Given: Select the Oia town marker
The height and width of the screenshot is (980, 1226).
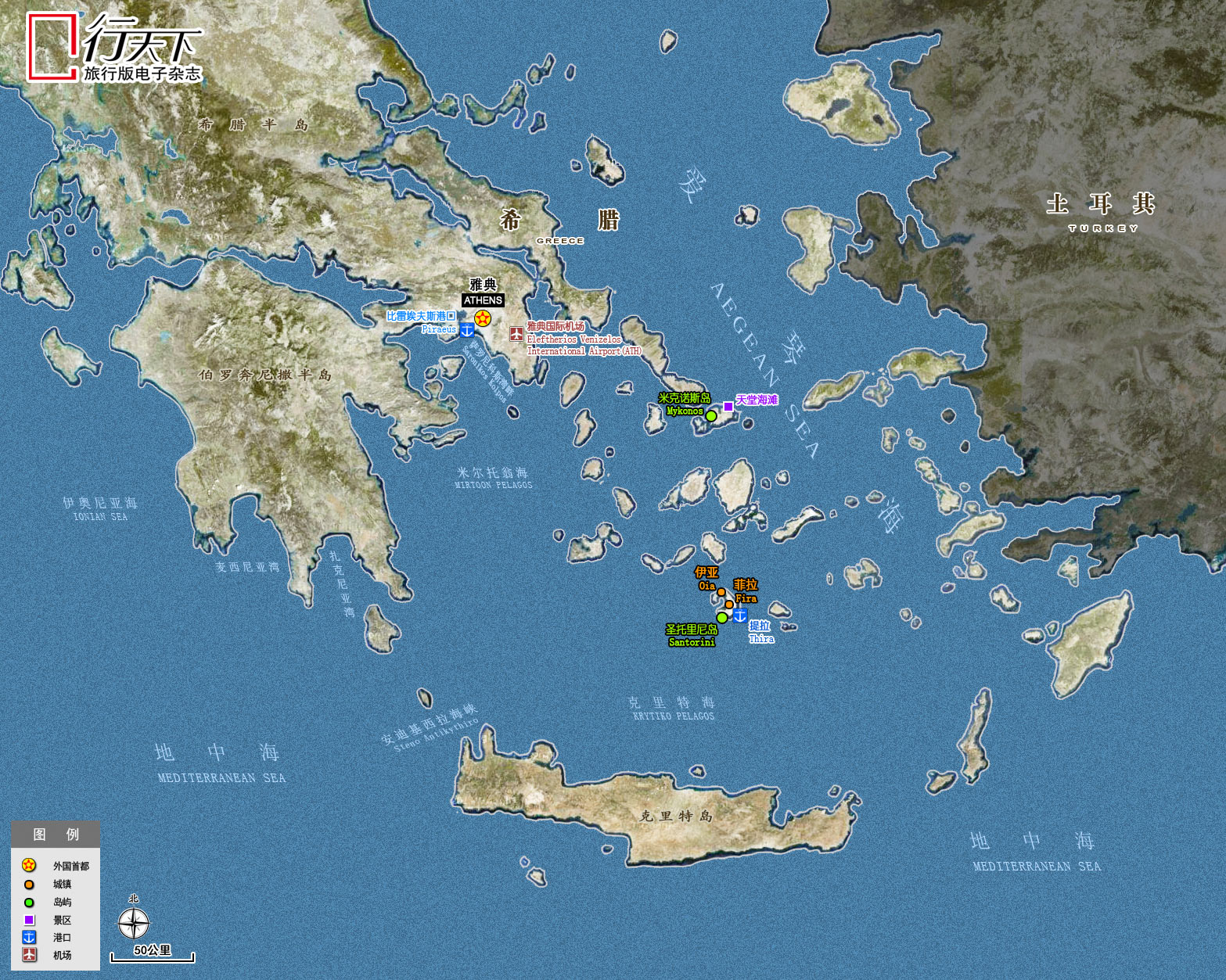Looking at the screenshot, I should click(721, 592).
